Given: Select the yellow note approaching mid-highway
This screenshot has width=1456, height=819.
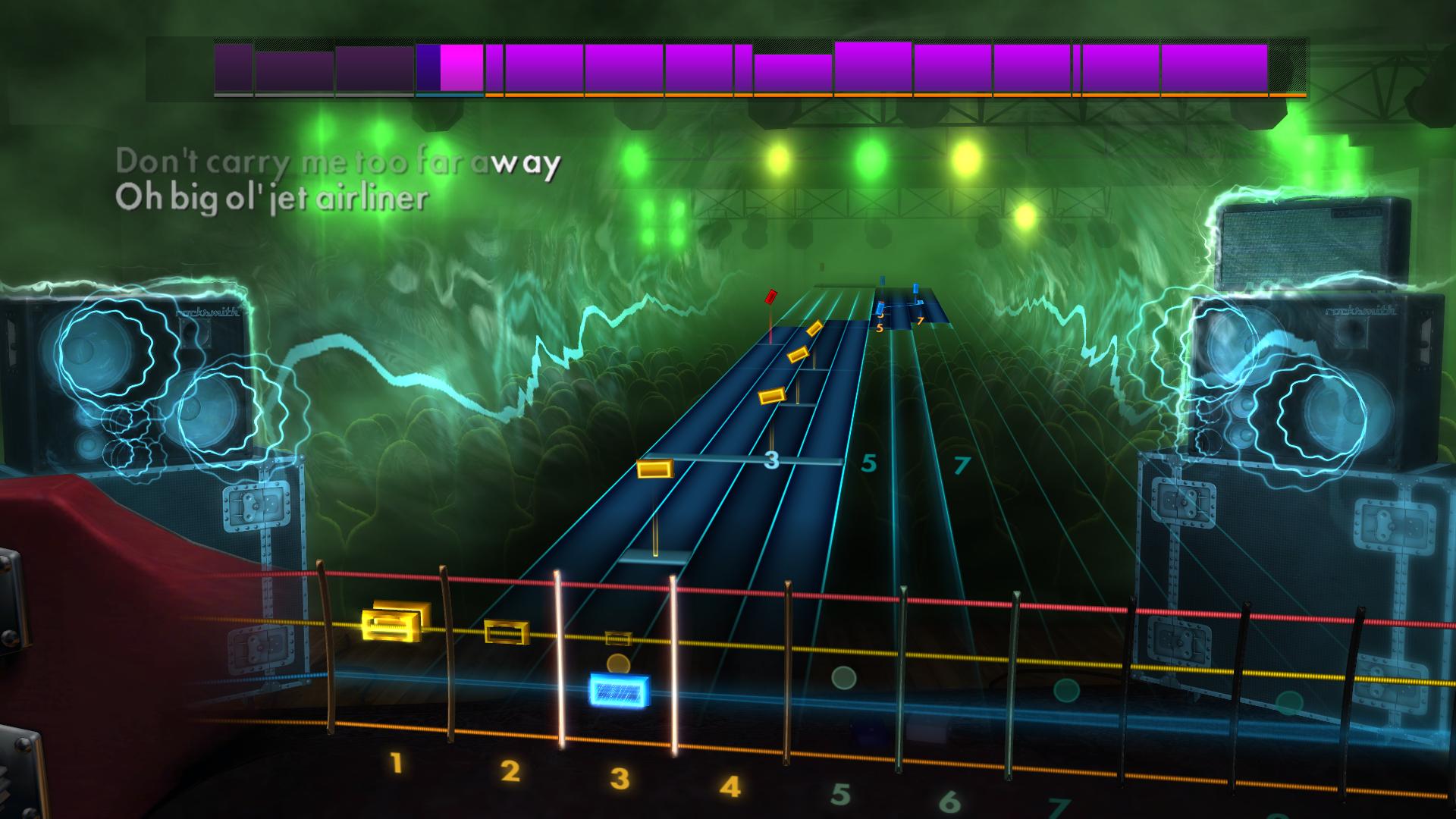Looking at the screenshot, I should (657, 470).
